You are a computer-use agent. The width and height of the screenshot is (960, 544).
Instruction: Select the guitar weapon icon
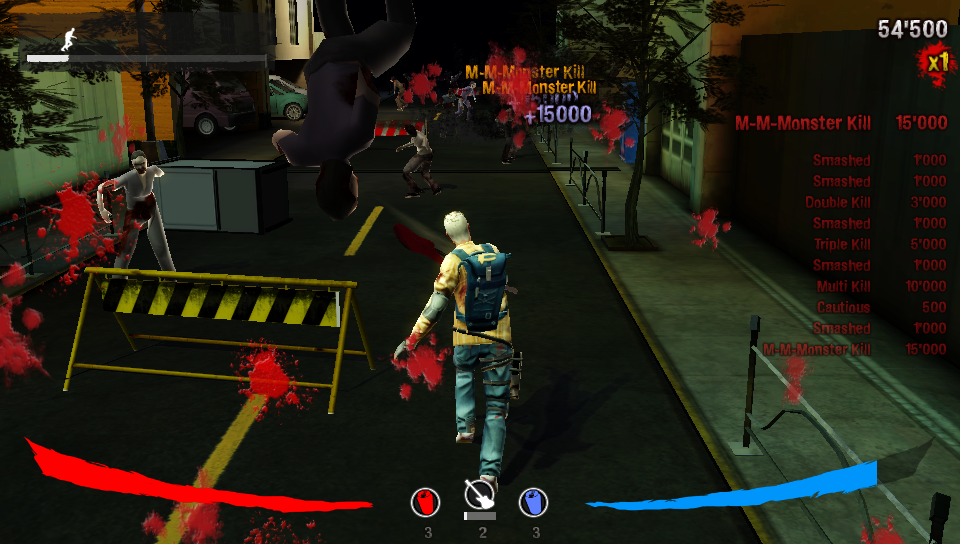481,494
